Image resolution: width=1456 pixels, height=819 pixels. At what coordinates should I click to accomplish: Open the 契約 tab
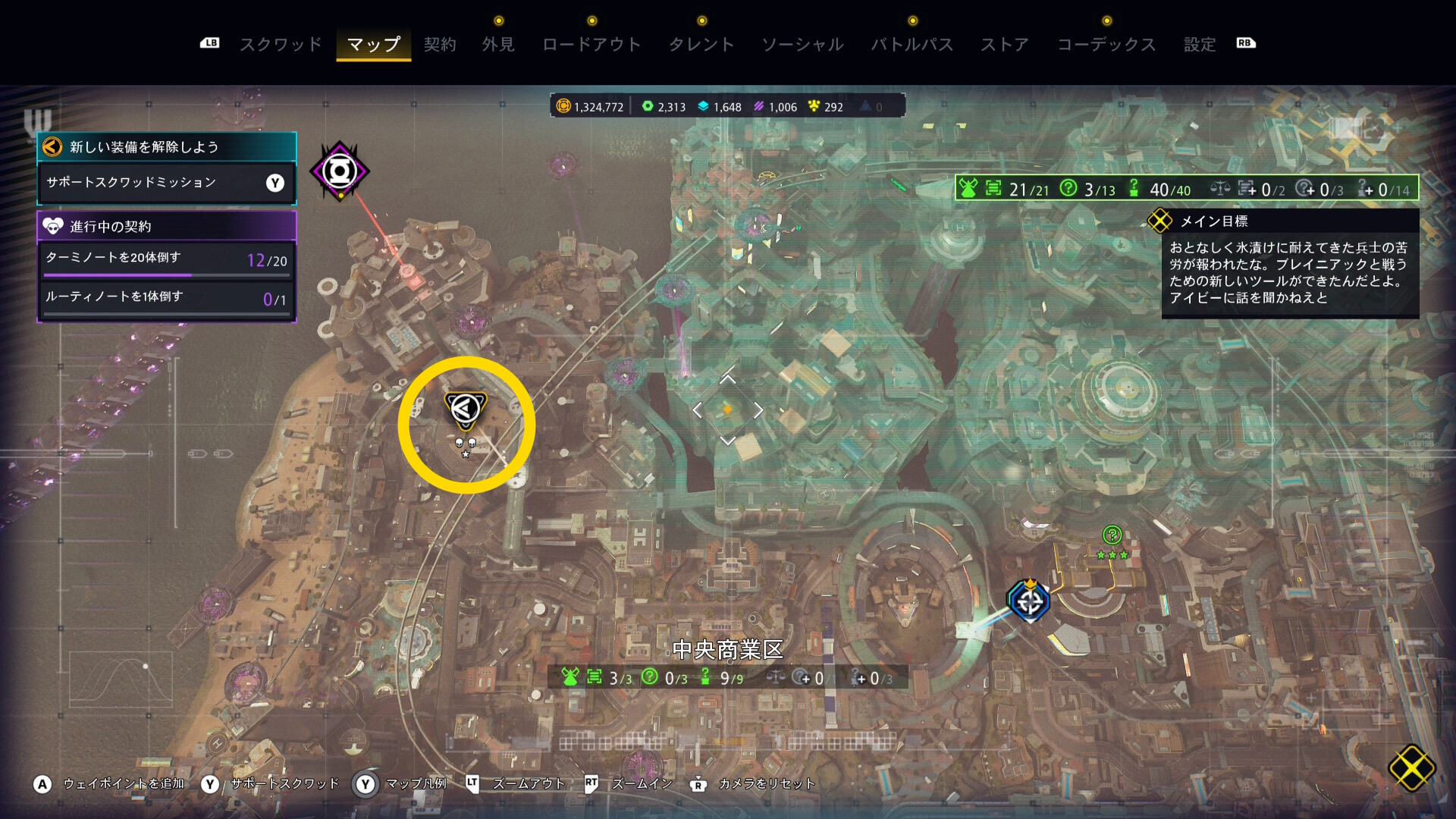pyautogui.click(x=440, y=45)
